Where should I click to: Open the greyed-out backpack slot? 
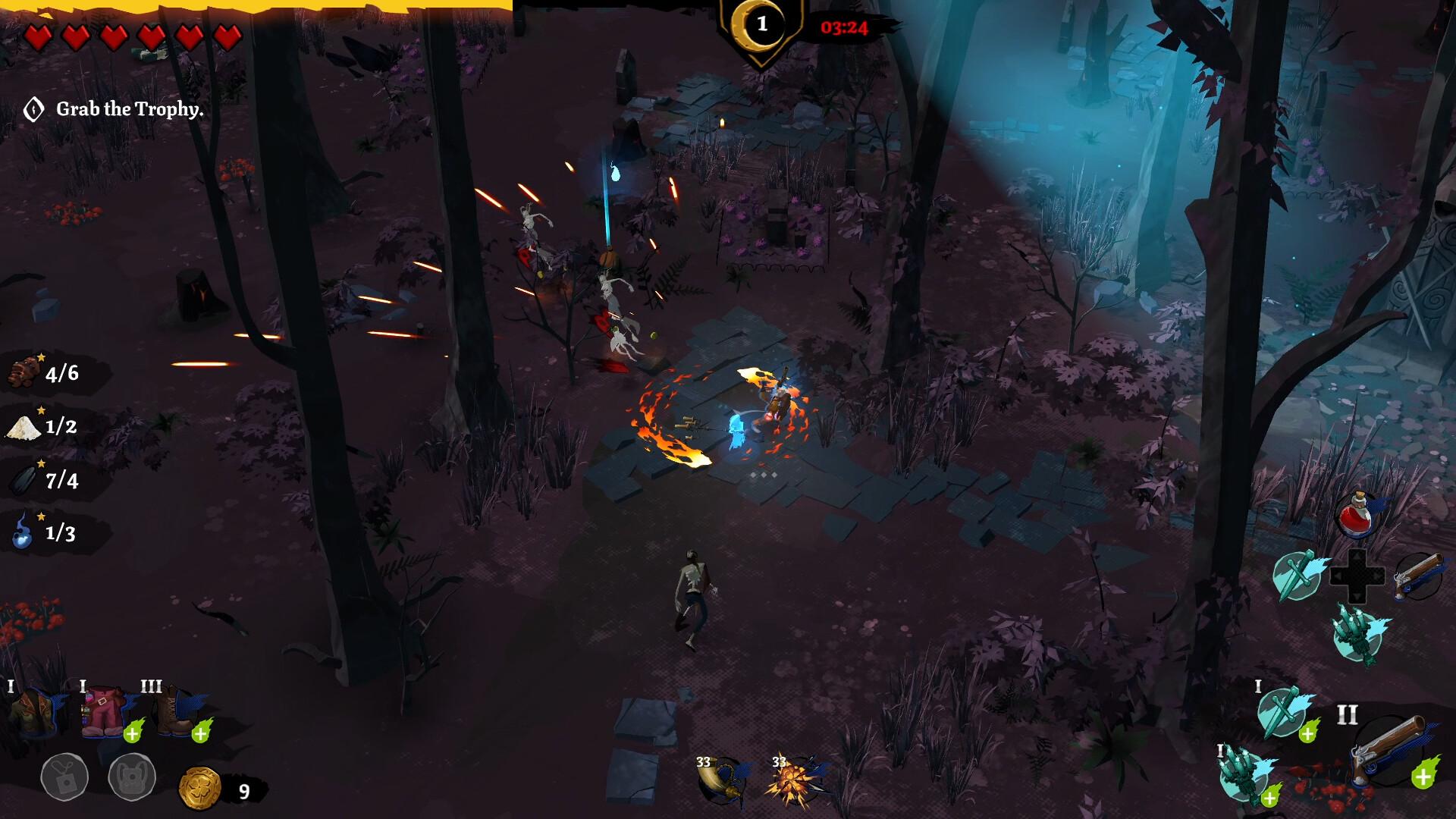pos(132,777)
